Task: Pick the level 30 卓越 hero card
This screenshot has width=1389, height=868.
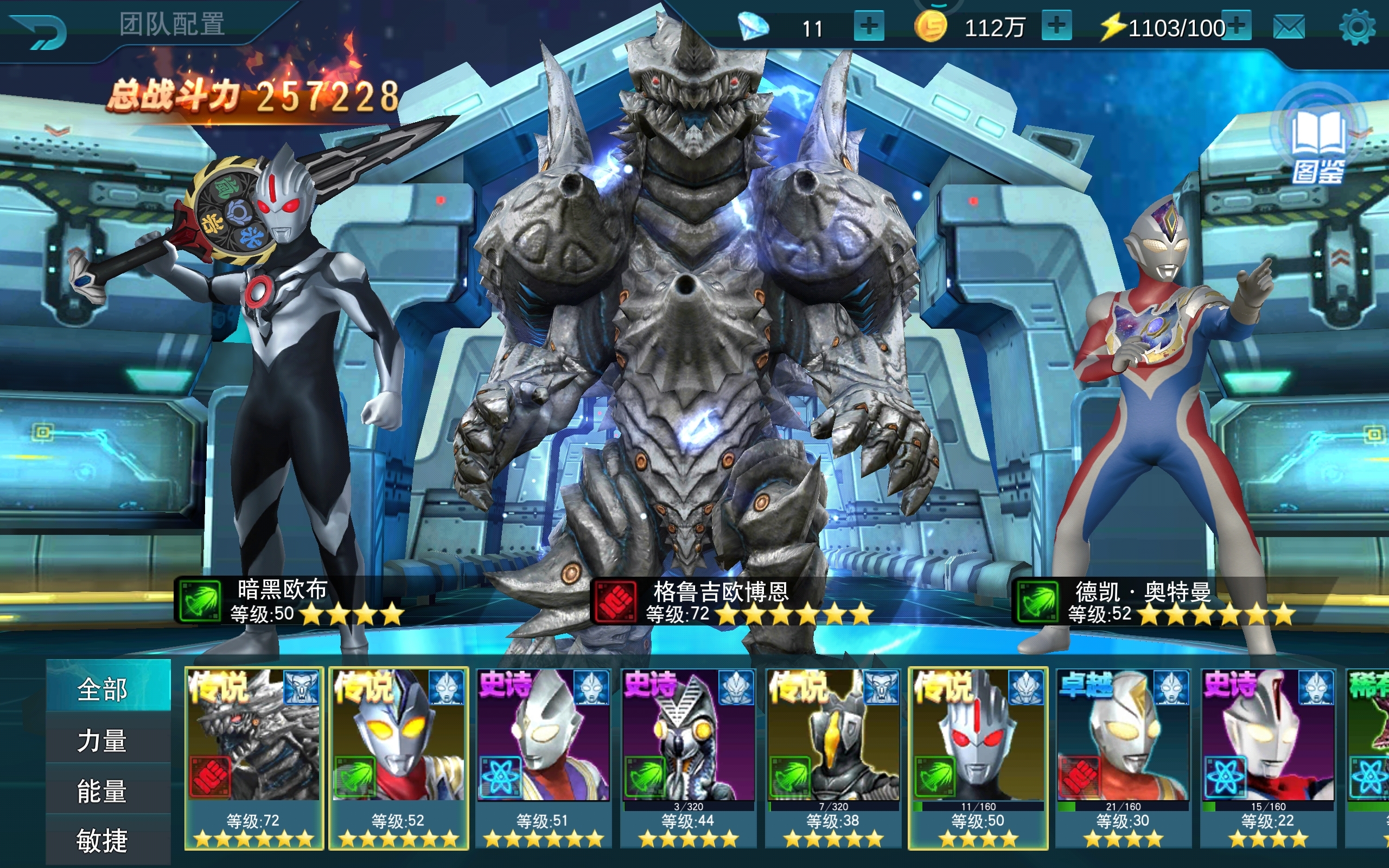Action: point(1123,757)
